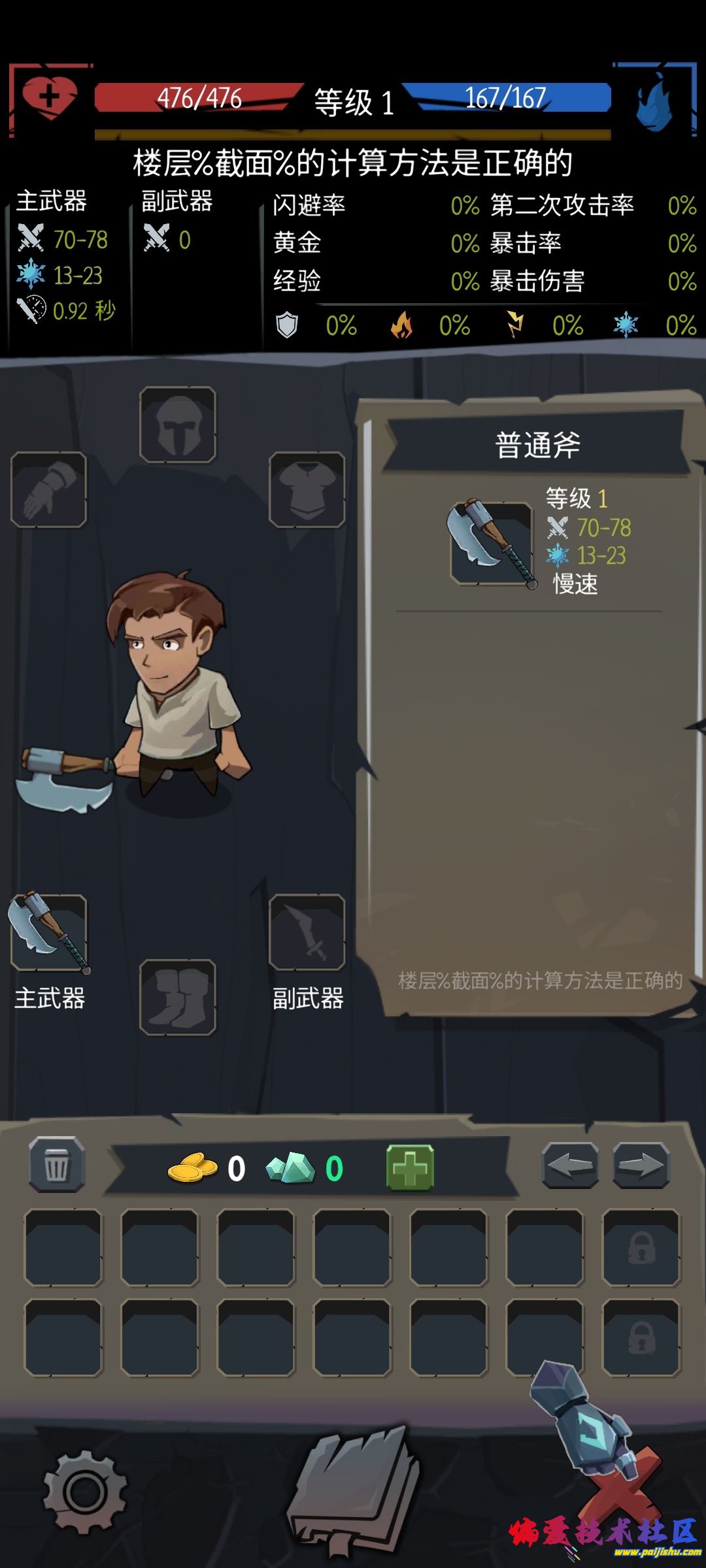Viewport: 706px width, 1568px height.
Task: Select the chest armor equipment slot
Action: [307, 489]
